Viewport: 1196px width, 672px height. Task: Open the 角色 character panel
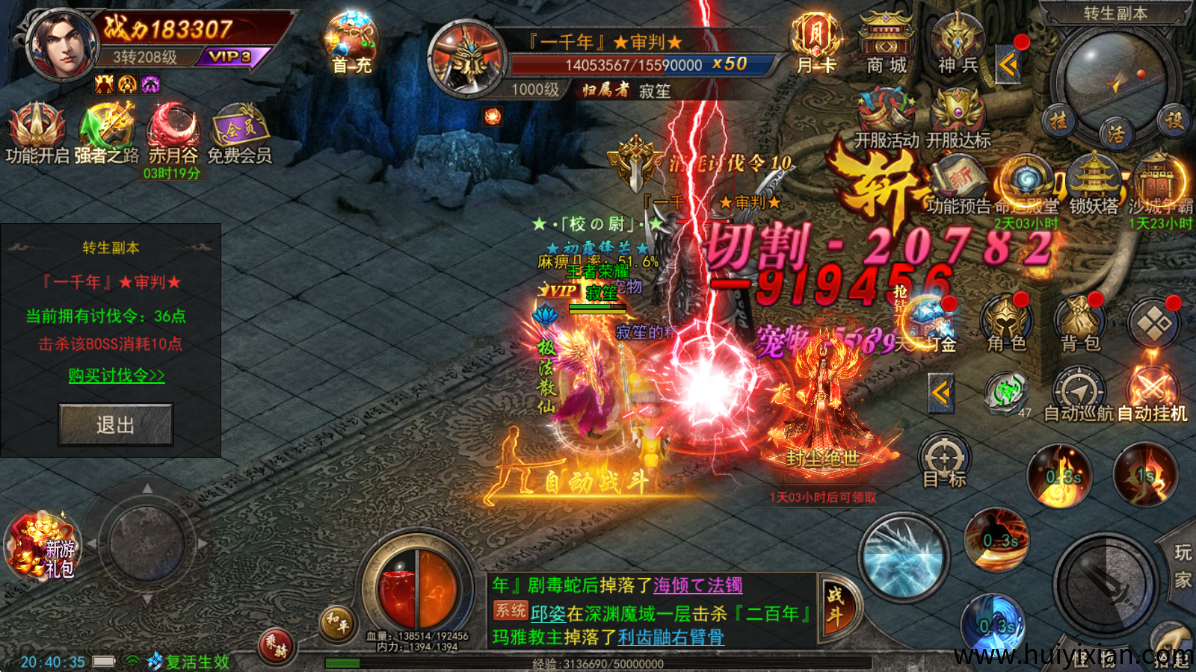point(1007,323)
